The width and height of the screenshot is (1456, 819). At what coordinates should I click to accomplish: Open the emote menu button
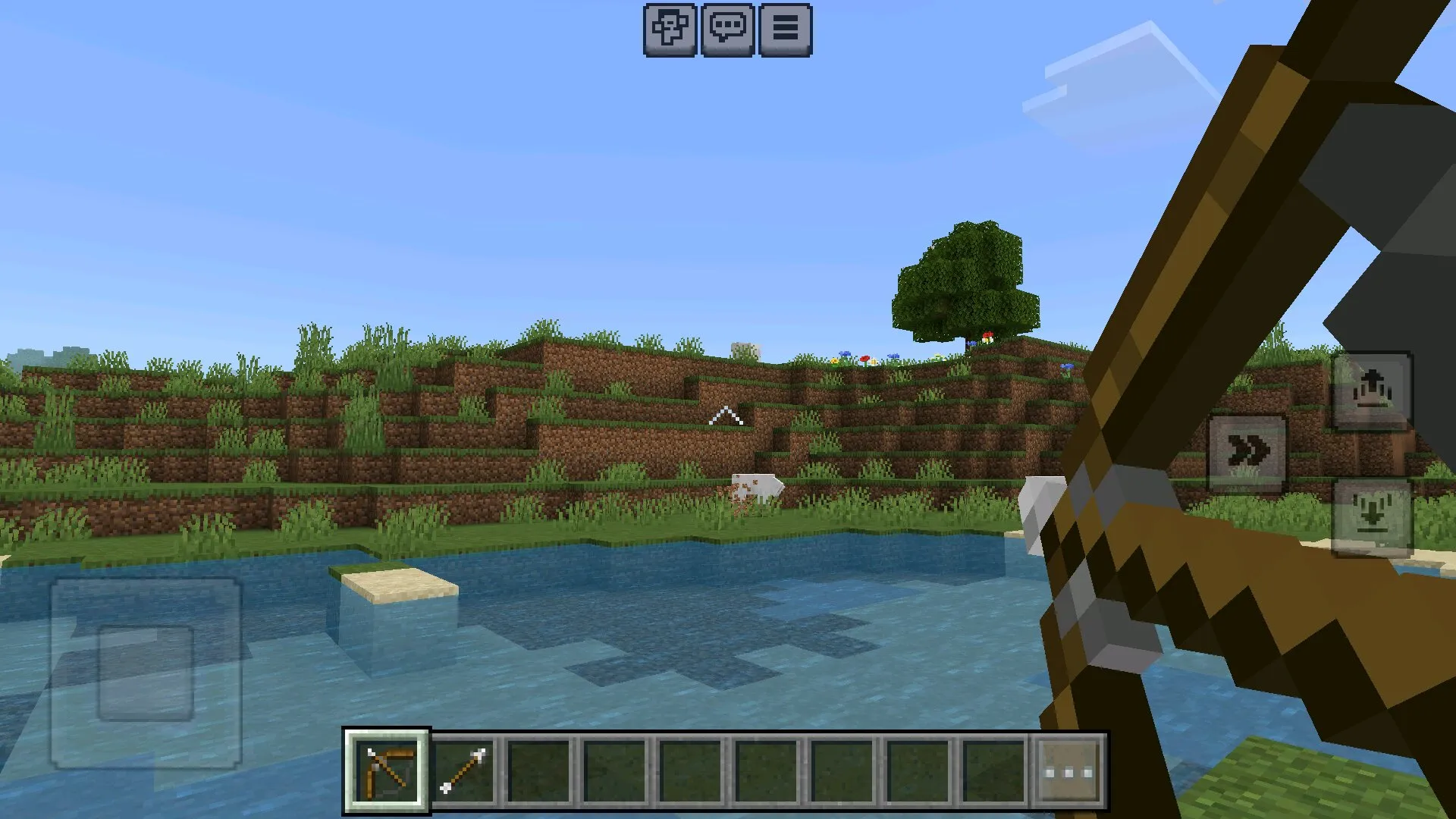tap(670, 30)
